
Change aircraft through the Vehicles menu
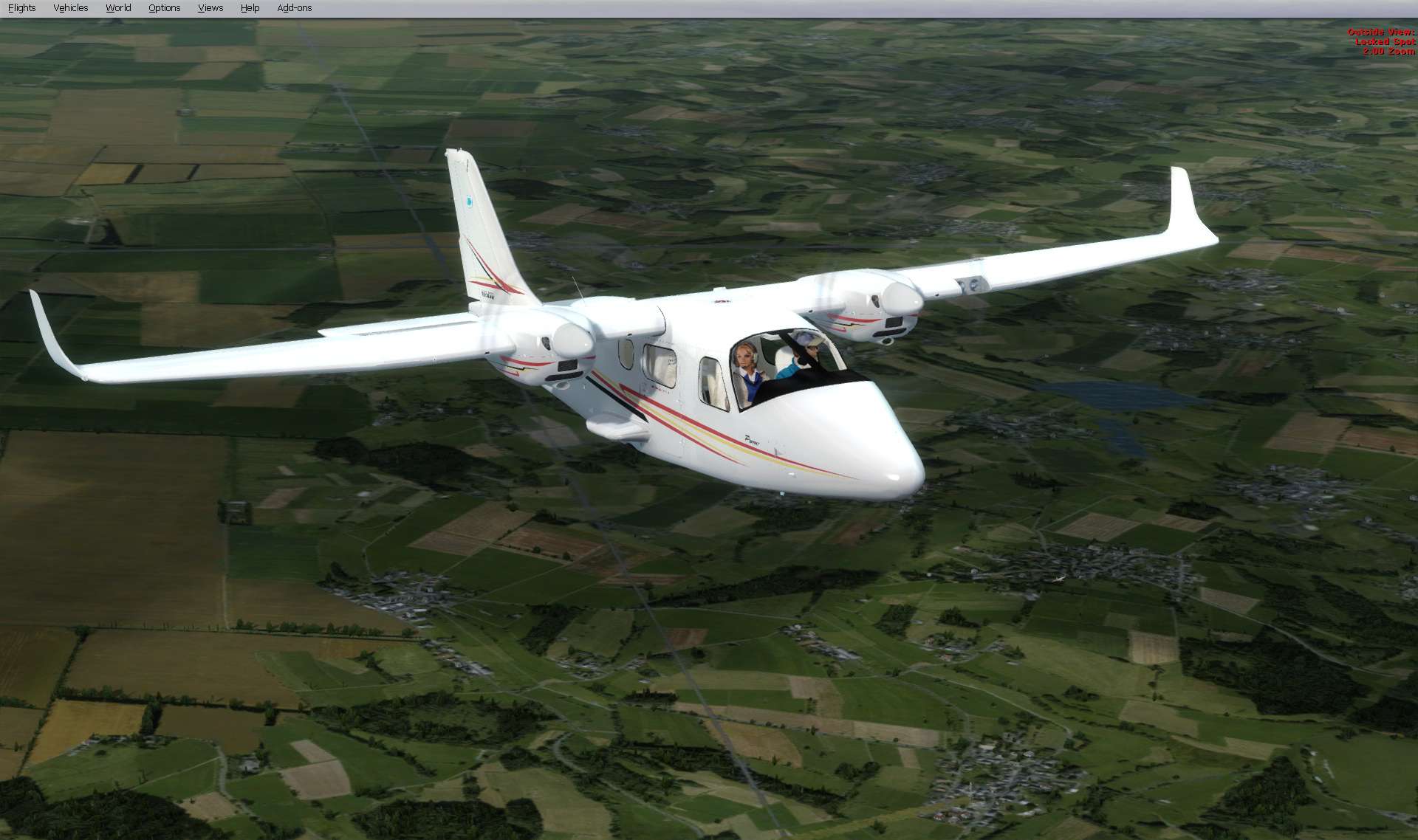coord(70,7)
